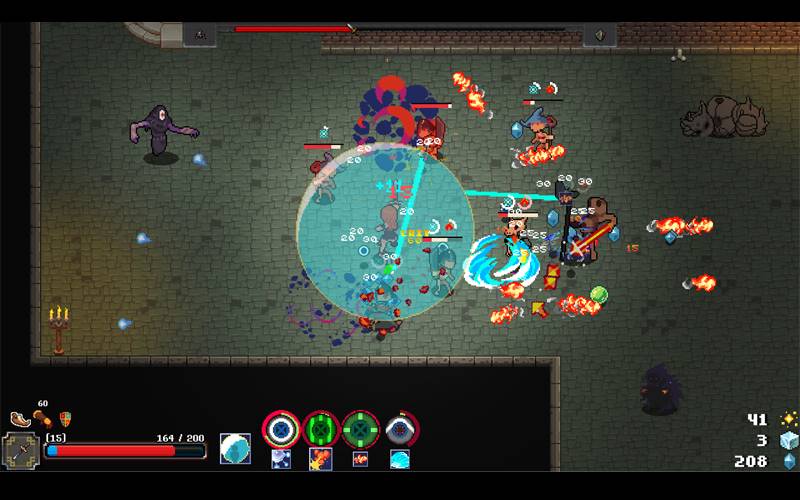The width and height of the screenshot is (800, 500).
Task: Click the meat drumstick buff icon
Action: pos(43,418)
